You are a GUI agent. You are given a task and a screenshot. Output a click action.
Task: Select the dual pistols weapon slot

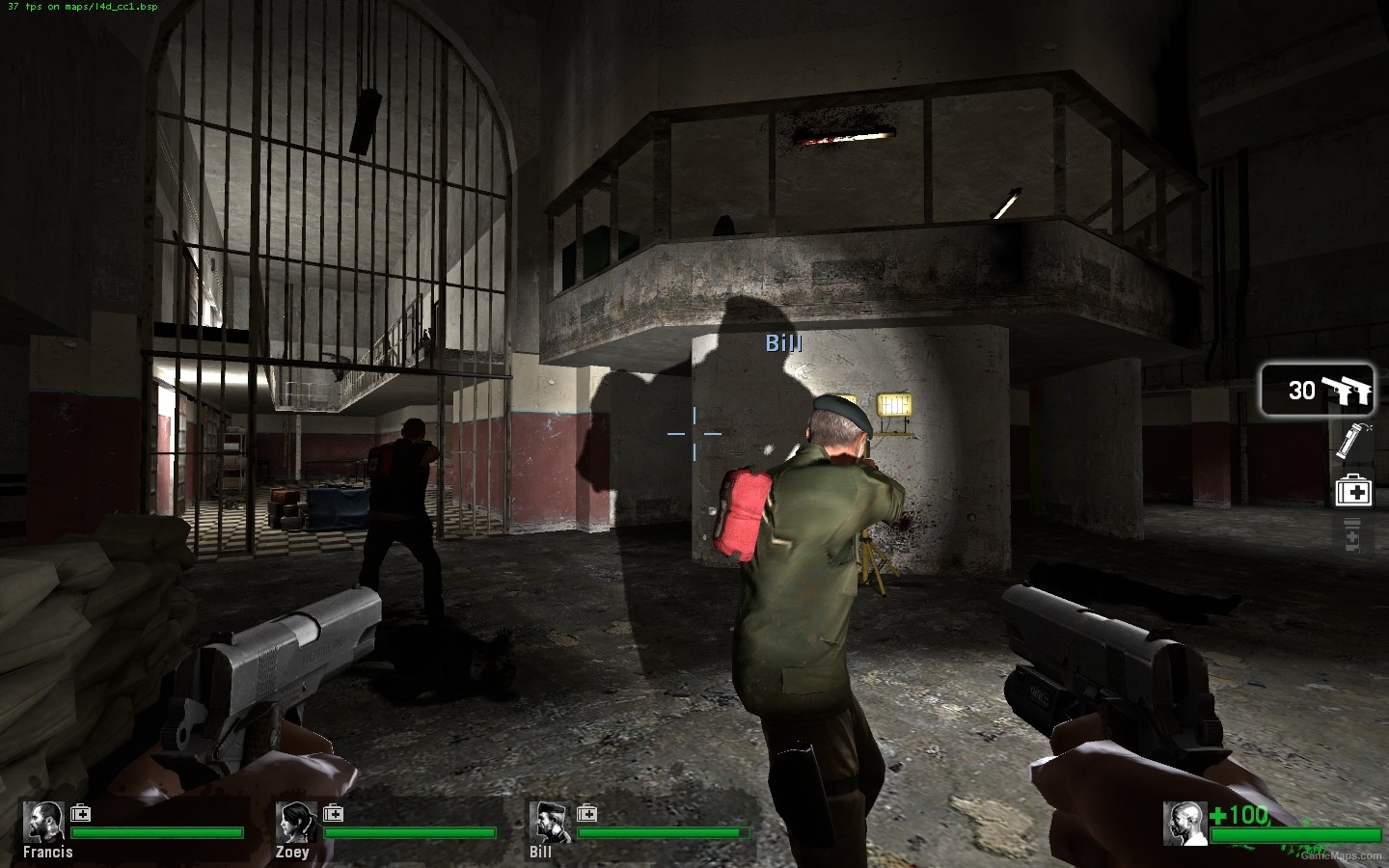point(1317,390)
